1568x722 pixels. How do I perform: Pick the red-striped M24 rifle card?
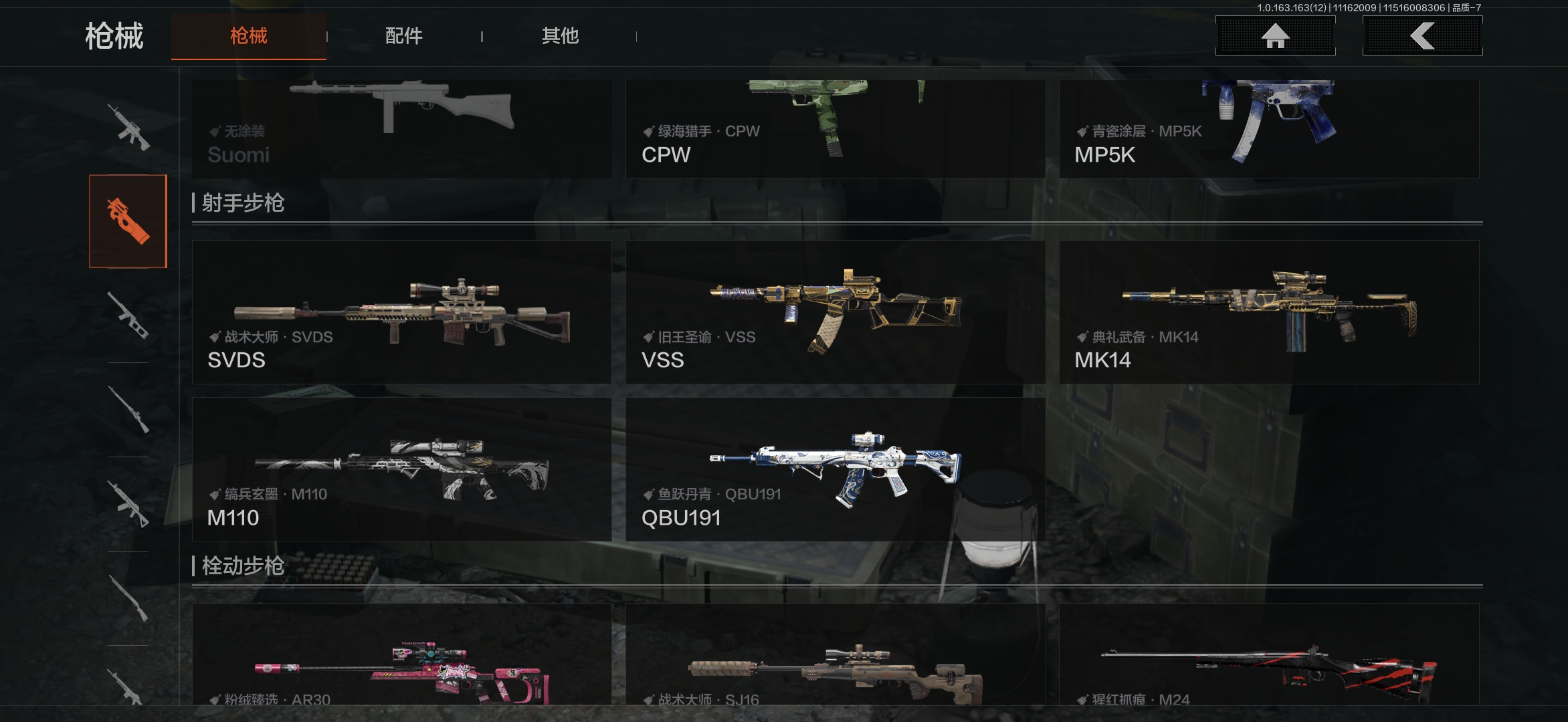click(x=1268, y=655)
